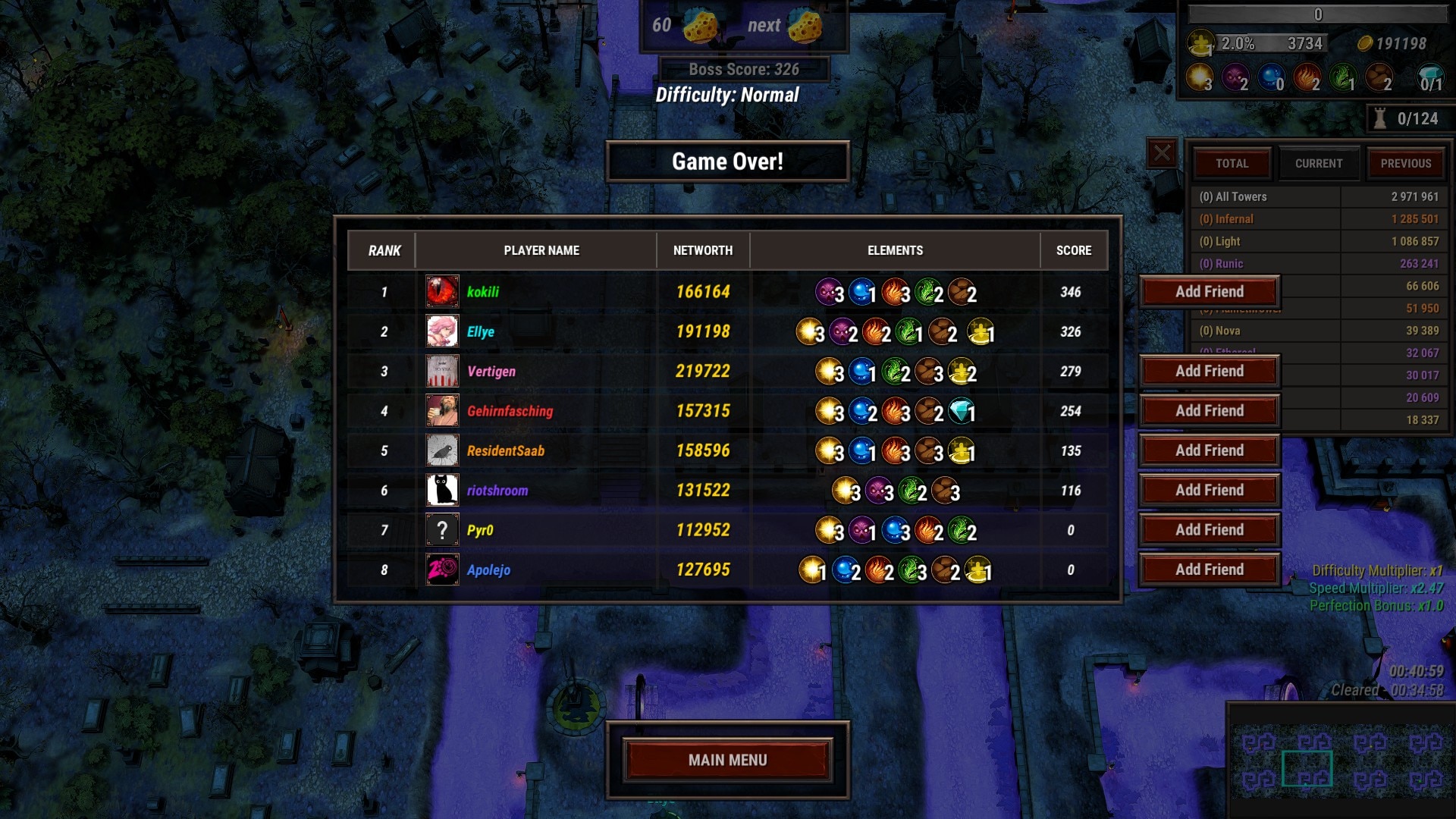Click the minimap in the corner
This screenshot has height=819, width=1456.
[1341, 761]
